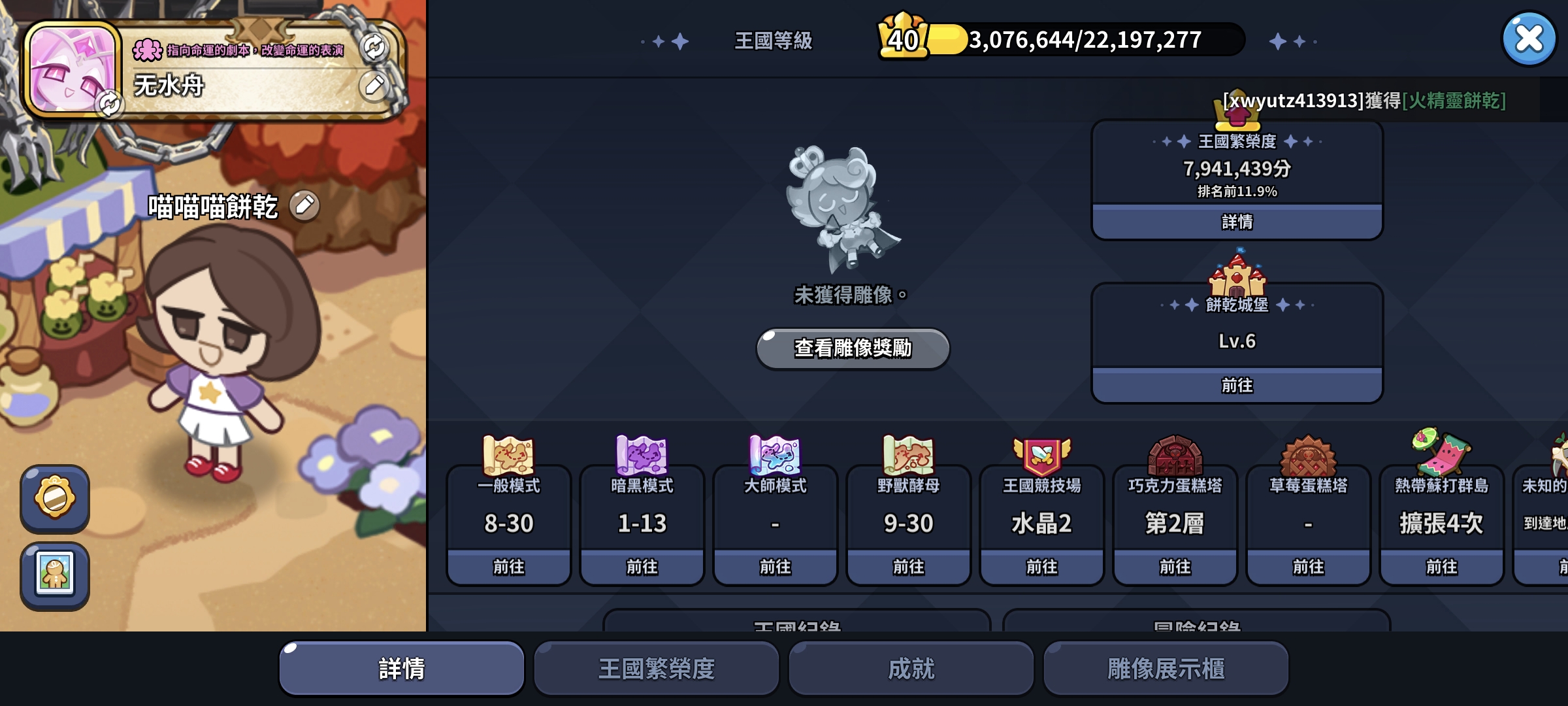Open the 雕像展示櫃 tab

tap(1166, 667)
